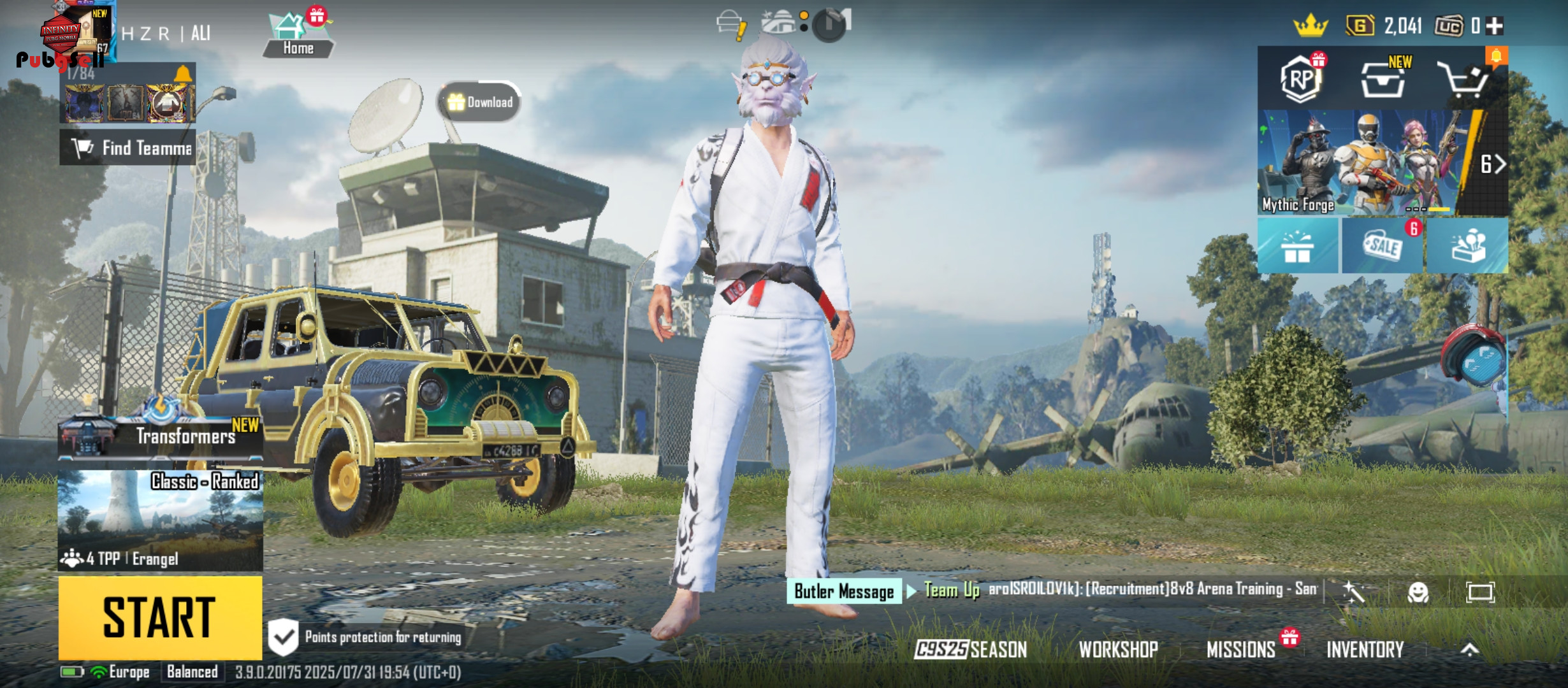Open the Missions menu
This screenshot has height=688, width=1568.
tap(1240, 649)
